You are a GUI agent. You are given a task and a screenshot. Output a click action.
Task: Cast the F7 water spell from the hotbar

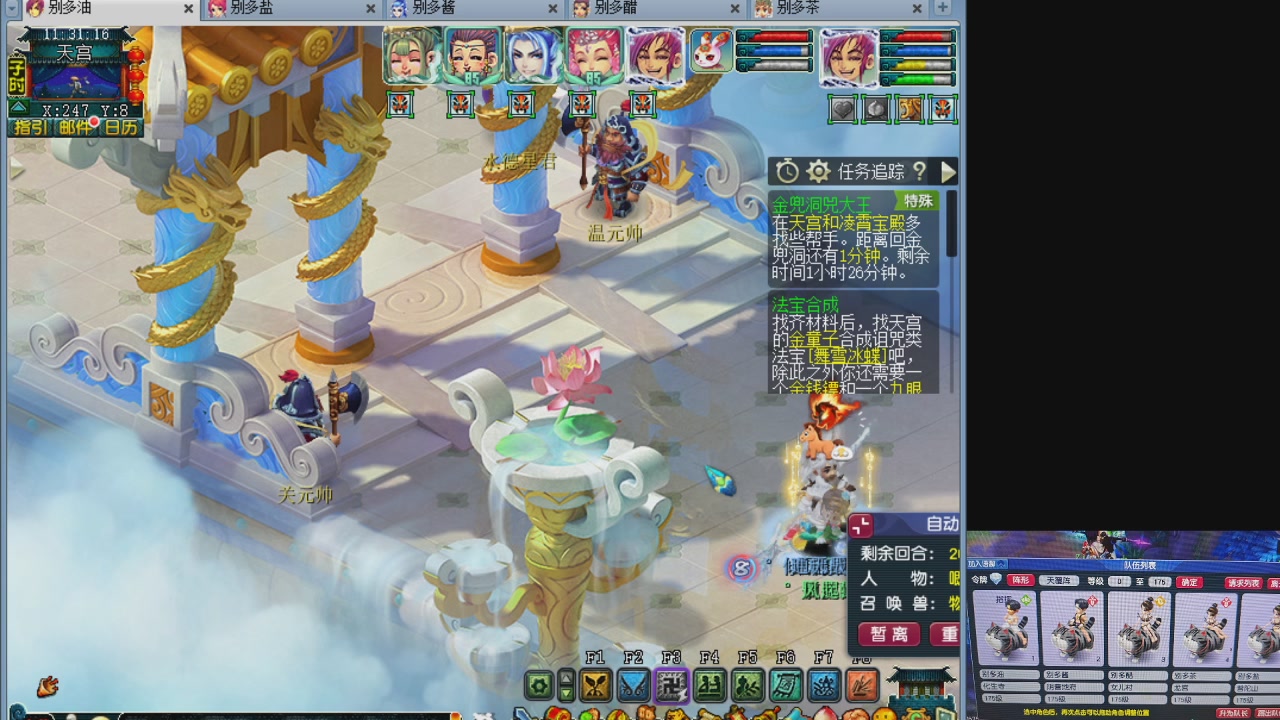[x=823, y=686]
